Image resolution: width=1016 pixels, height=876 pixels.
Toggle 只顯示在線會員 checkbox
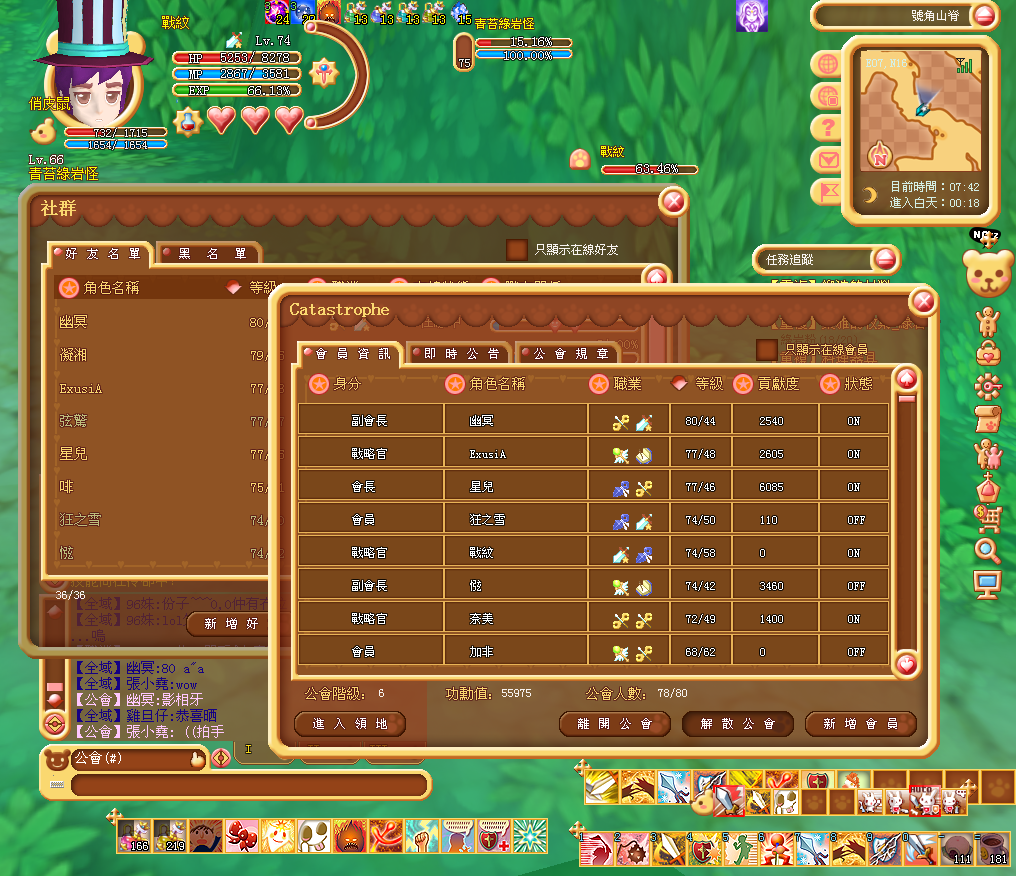click(767, 350)
